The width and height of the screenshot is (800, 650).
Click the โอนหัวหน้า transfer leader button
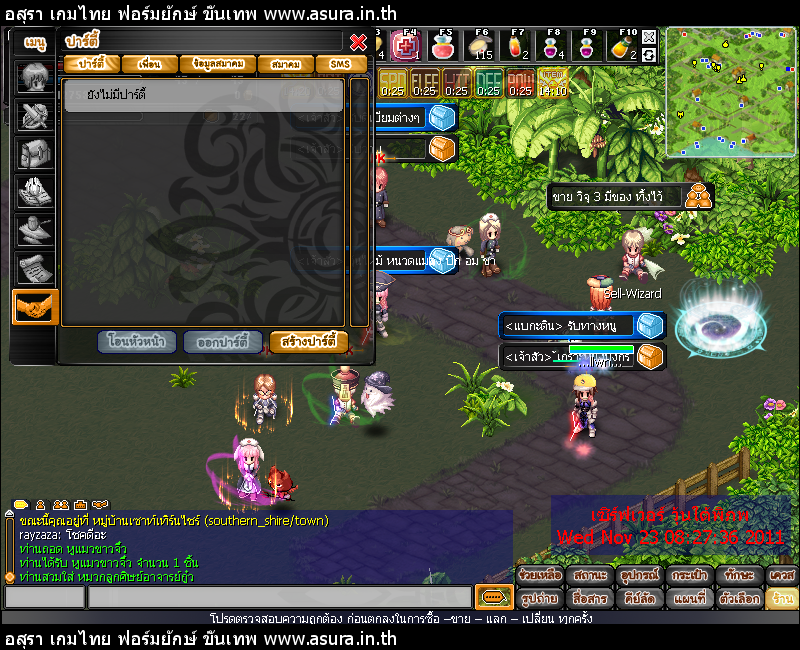[x=138, y=342]
